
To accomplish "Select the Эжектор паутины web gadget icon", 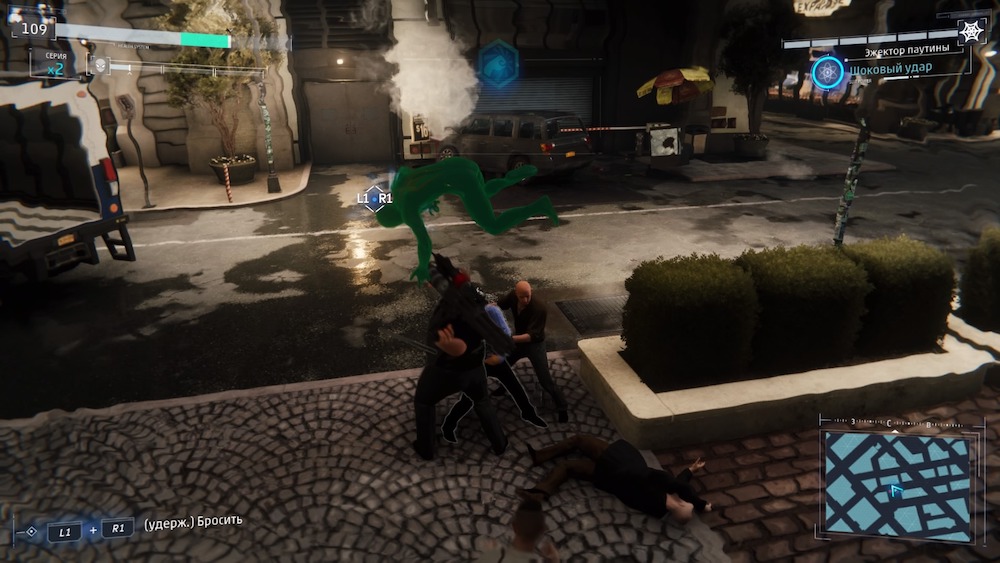I will 971,32.
